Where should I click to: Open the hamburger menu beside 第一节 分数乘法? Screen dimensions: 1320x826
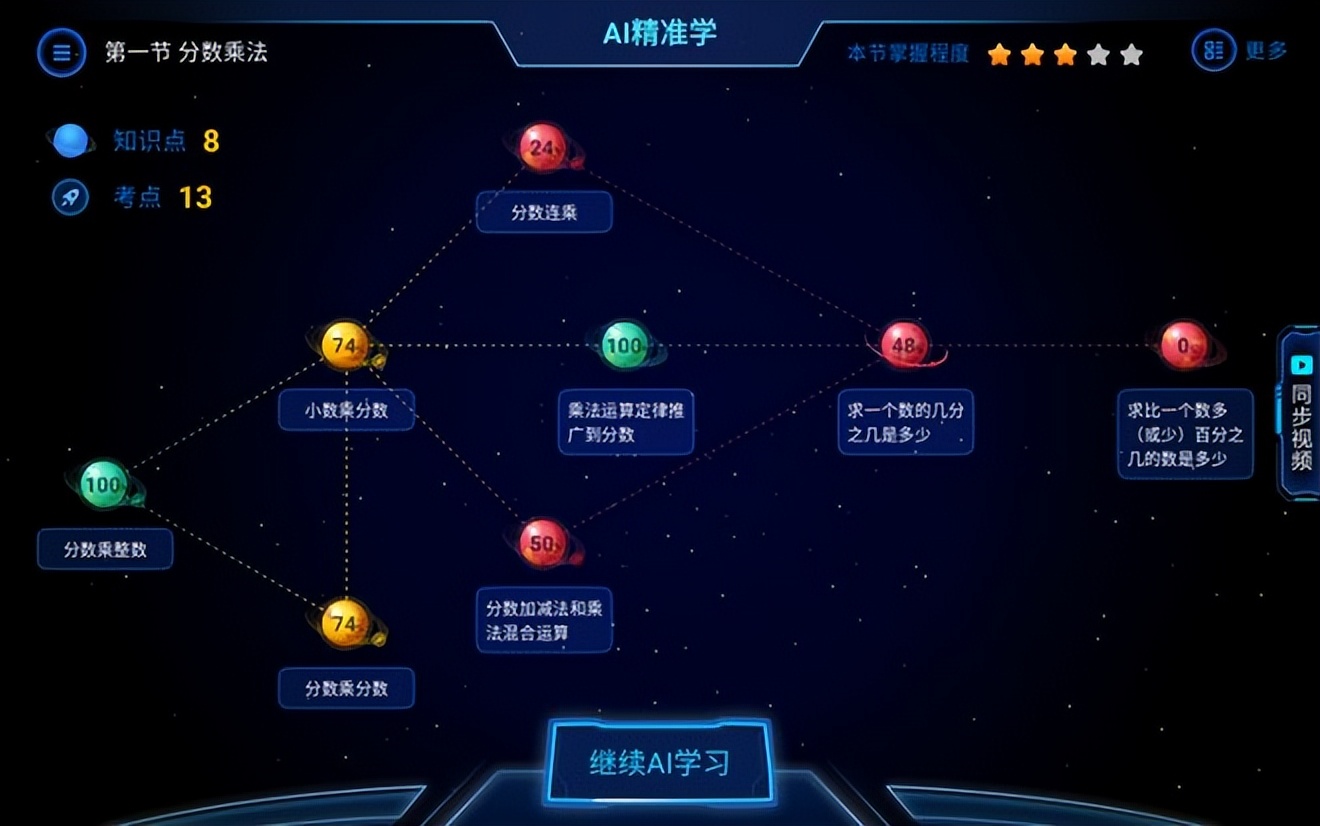[62, 52]
